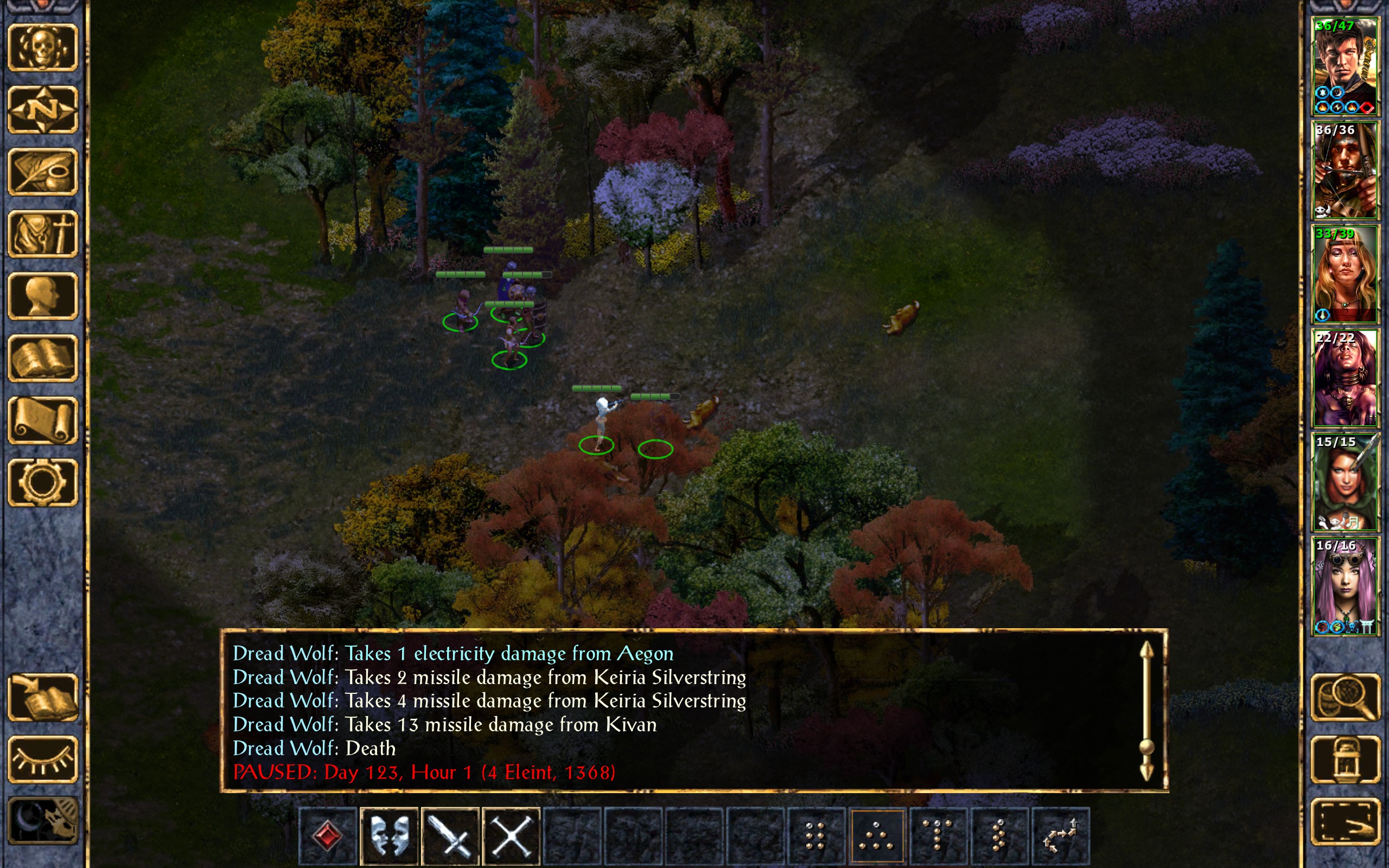
Task: Select the party leader portrait with 36/47 HP
Action: tap(1345, 67)
